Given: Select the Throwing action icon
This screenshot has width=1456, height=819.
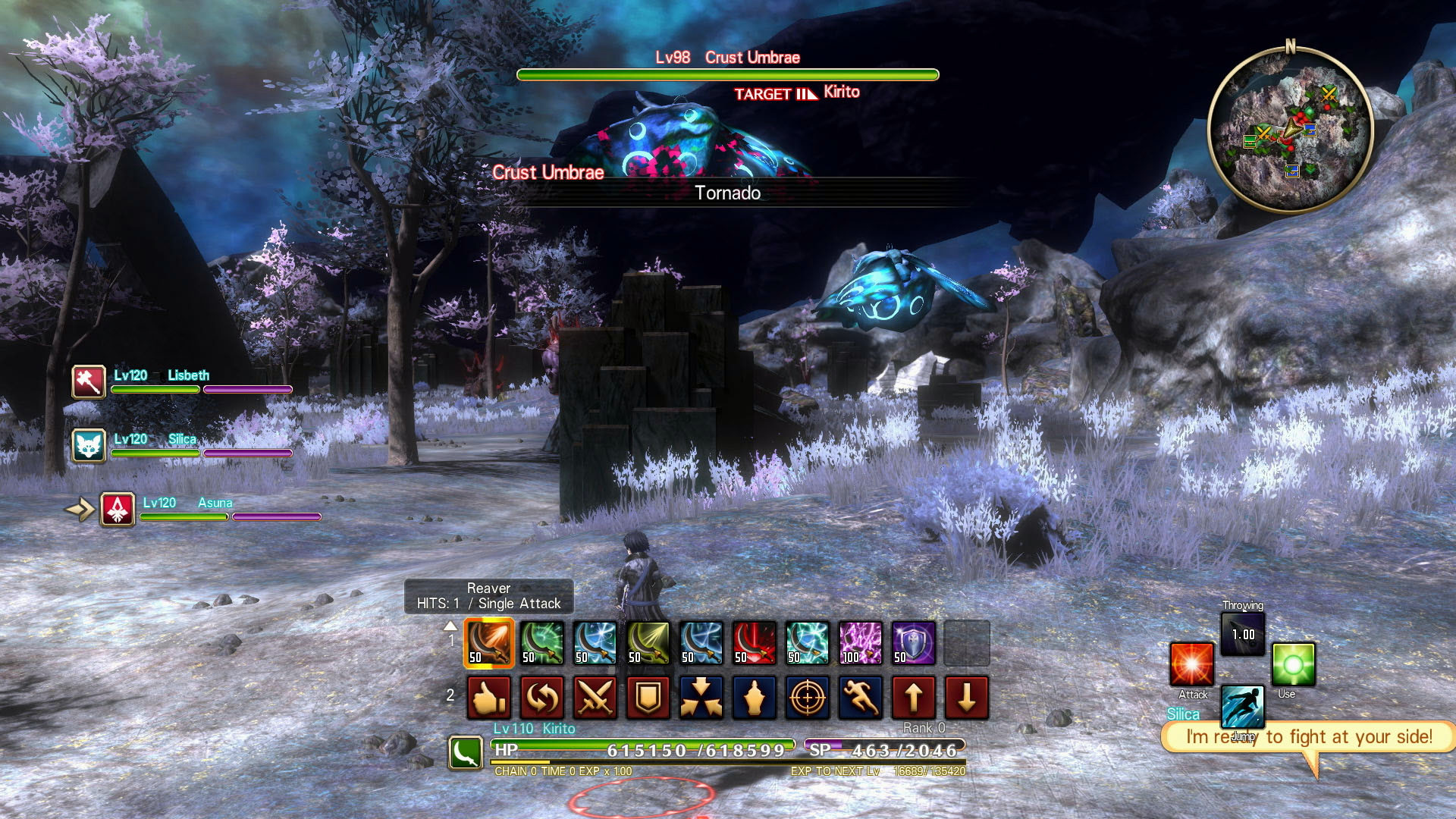Looking at the screenshot, I should pyautogui.click(x=1243, y=633).
